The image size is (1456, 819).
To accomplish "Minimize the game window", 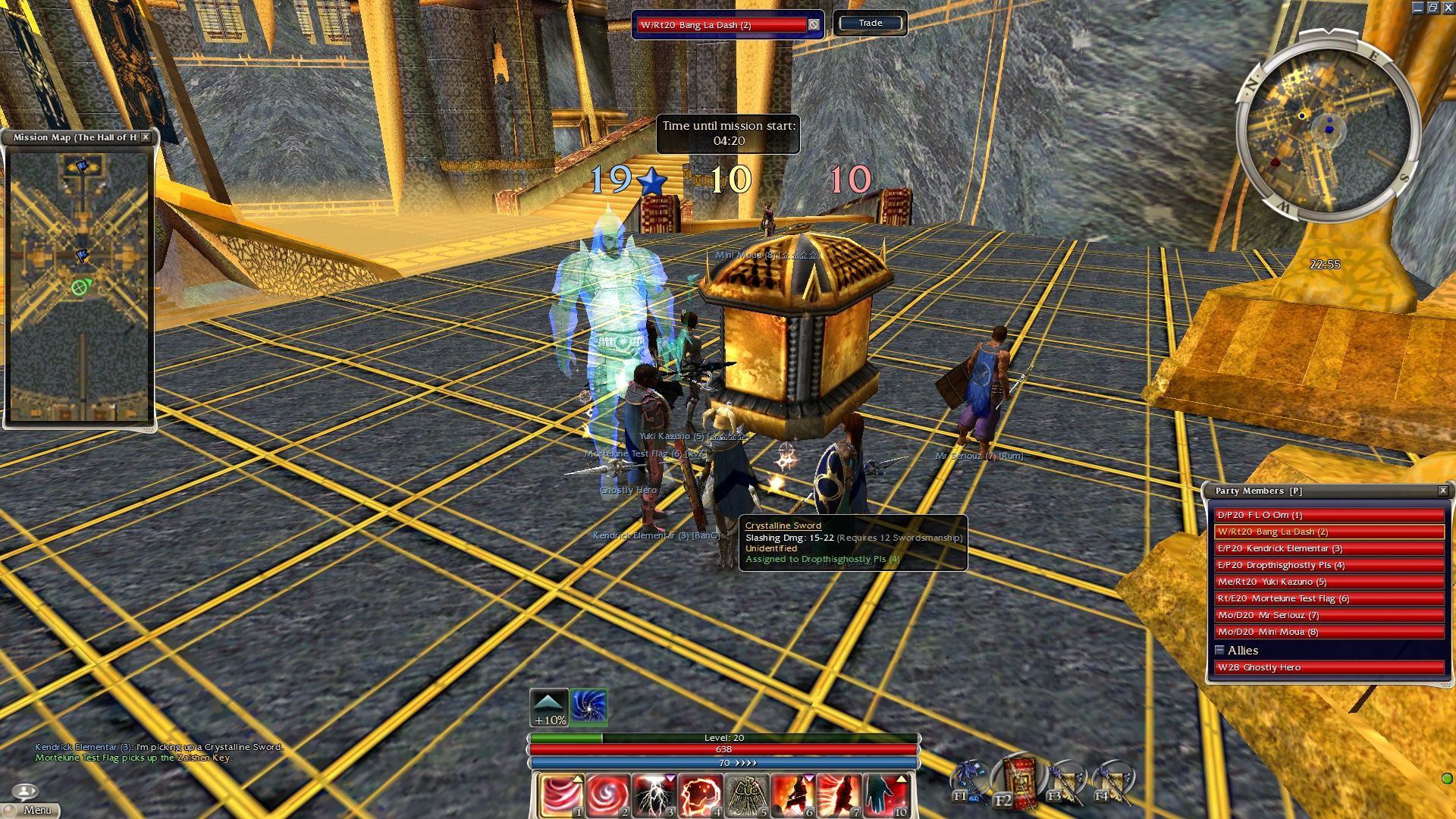I will 1417,8.
